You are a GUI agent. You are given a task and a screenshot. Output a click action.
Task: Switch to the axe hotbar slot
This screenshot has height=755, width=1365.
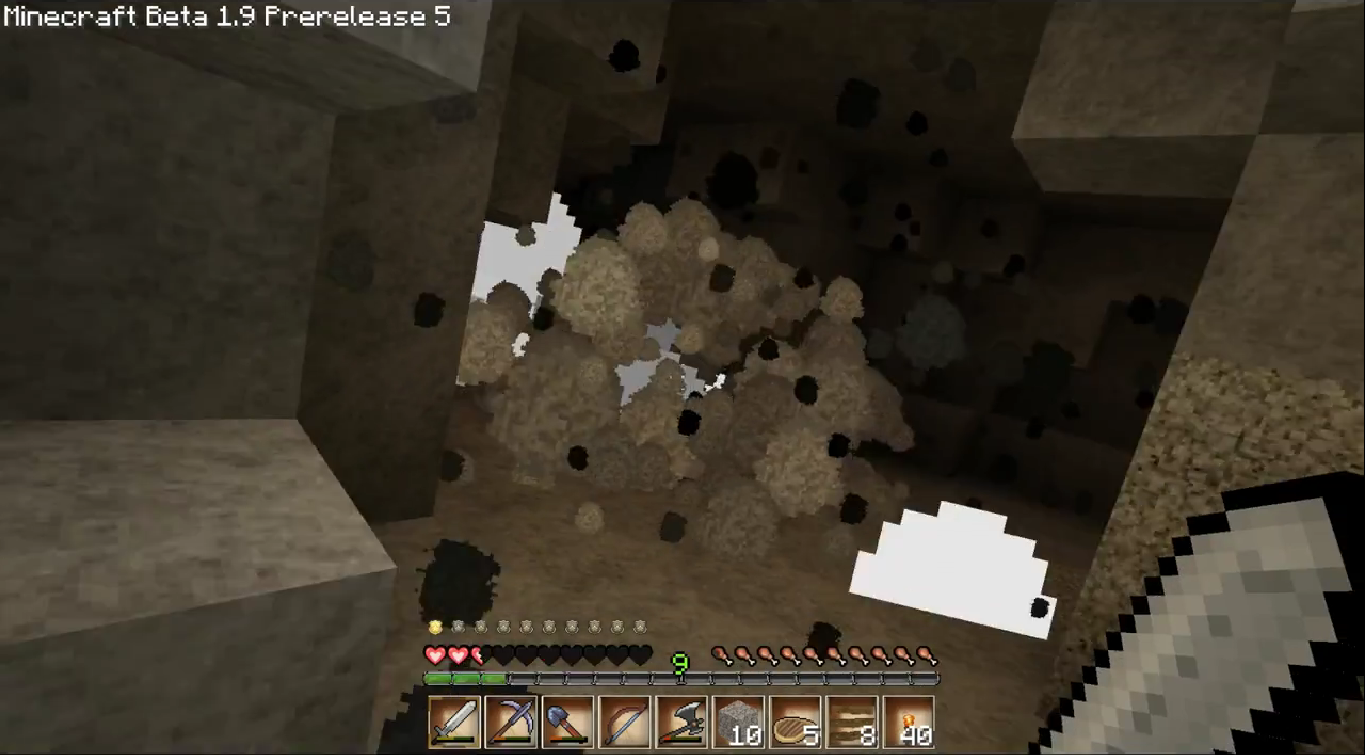coord(682,721)
